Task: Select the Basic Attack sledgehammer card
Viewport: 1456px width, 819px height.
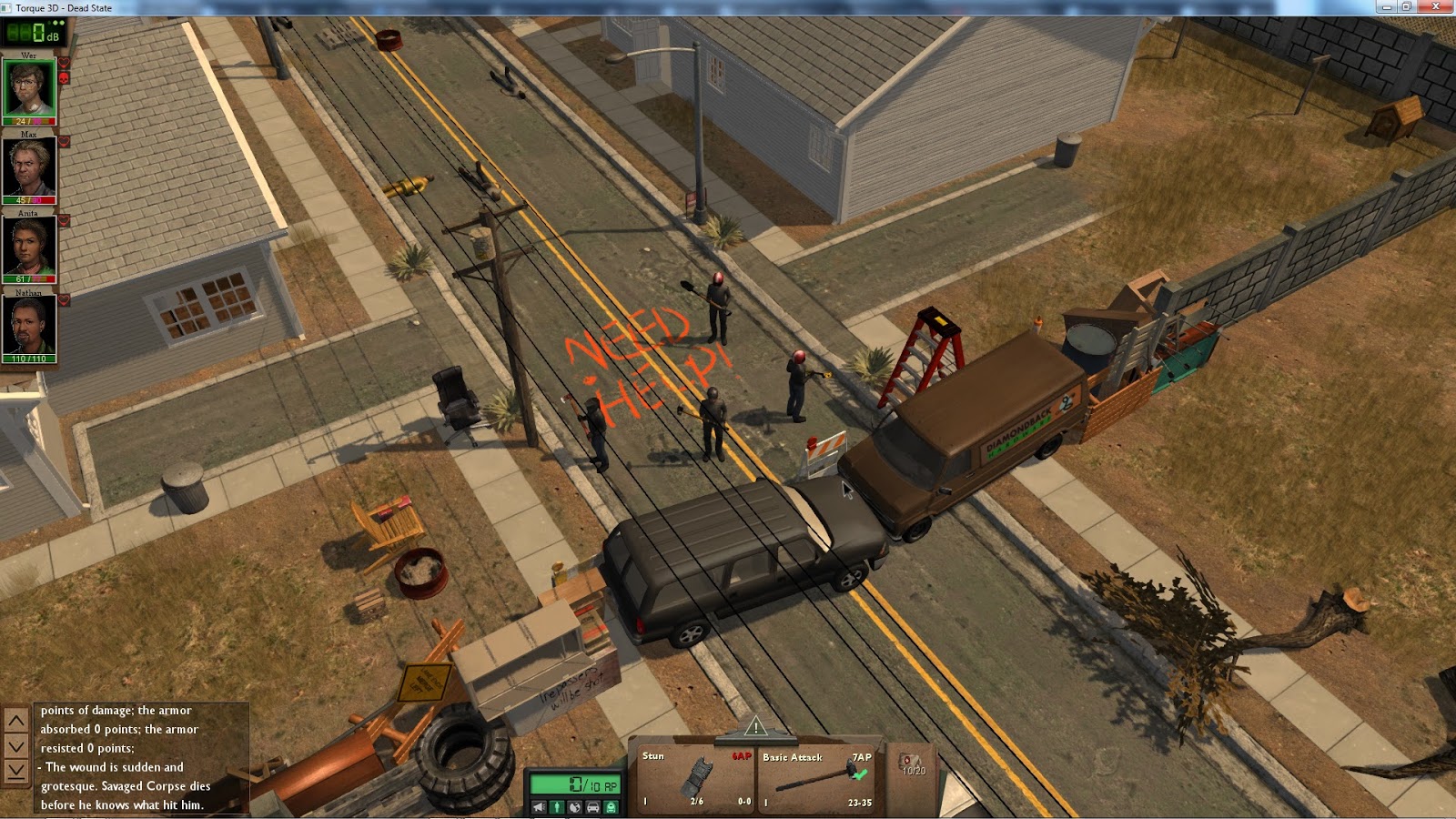Action: 817,777
